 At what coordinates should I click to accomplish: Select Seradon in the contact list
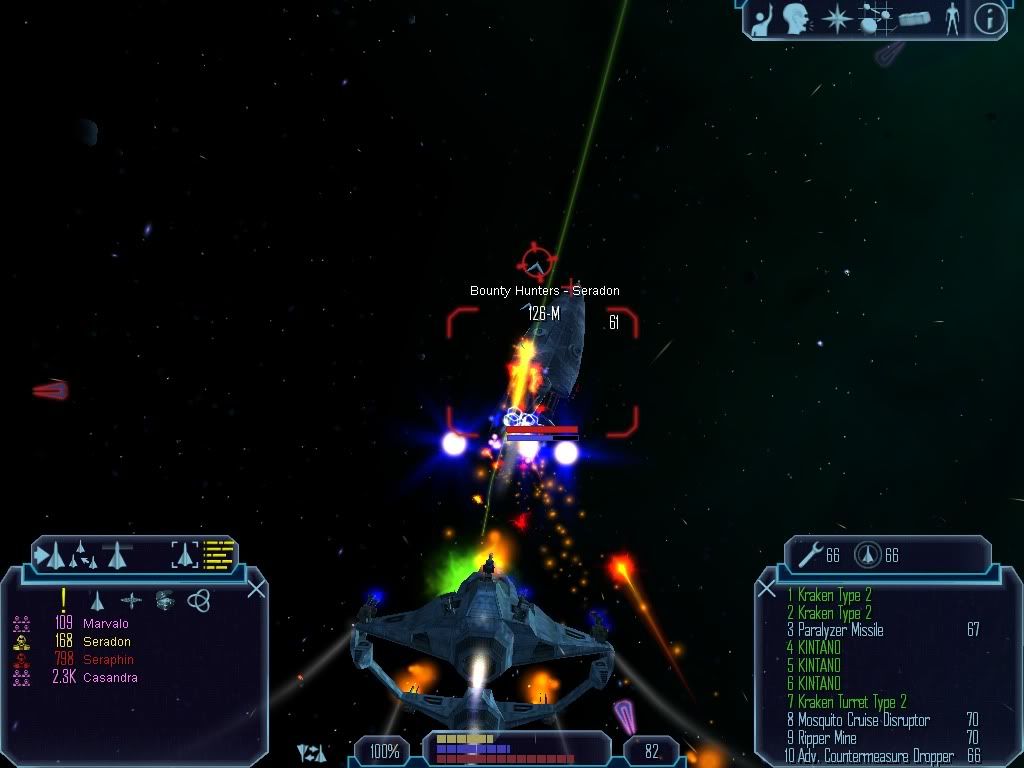coord(105,642)
